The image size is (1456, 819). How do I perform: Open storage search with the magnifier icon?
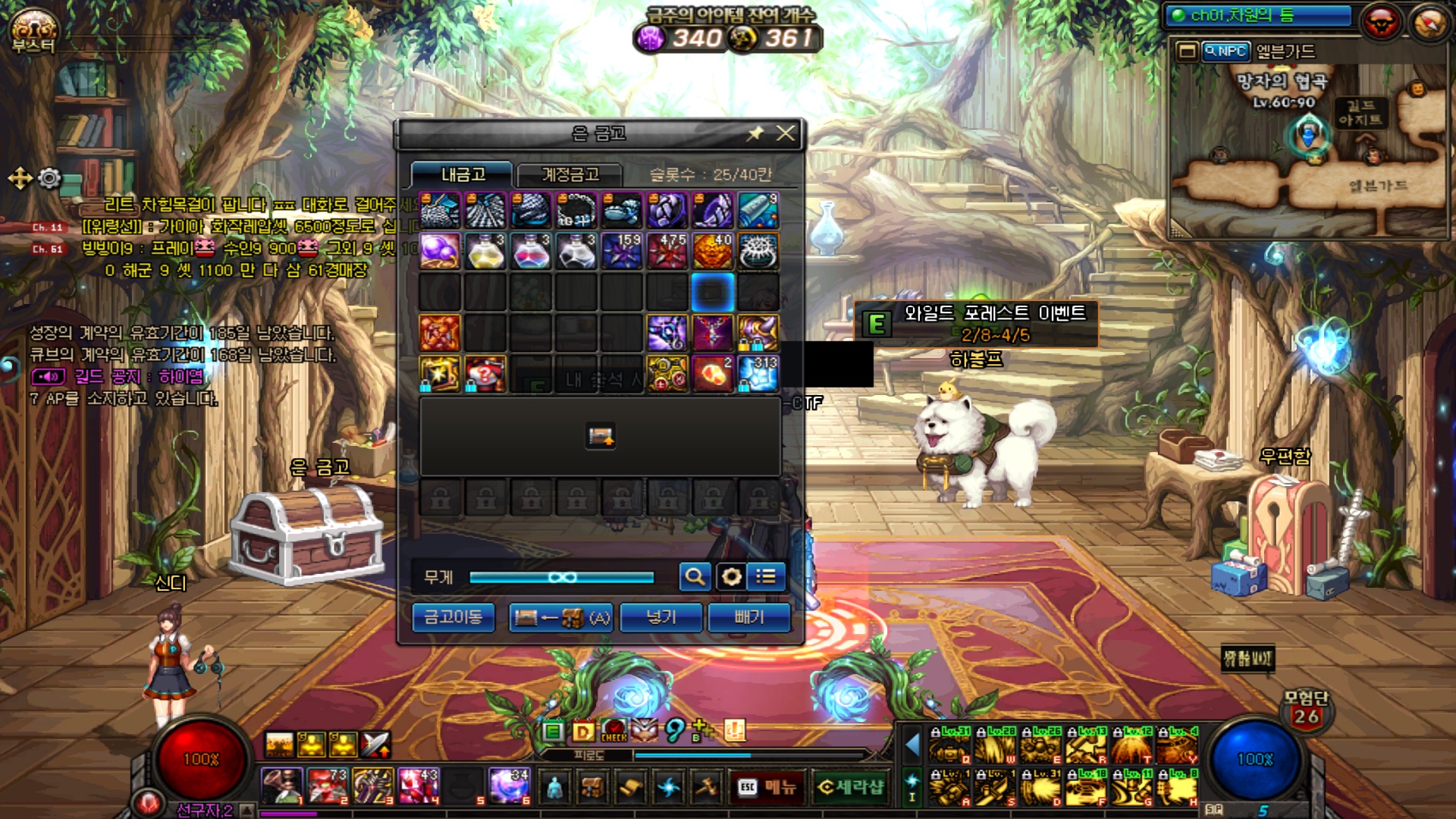click(695, 577)
